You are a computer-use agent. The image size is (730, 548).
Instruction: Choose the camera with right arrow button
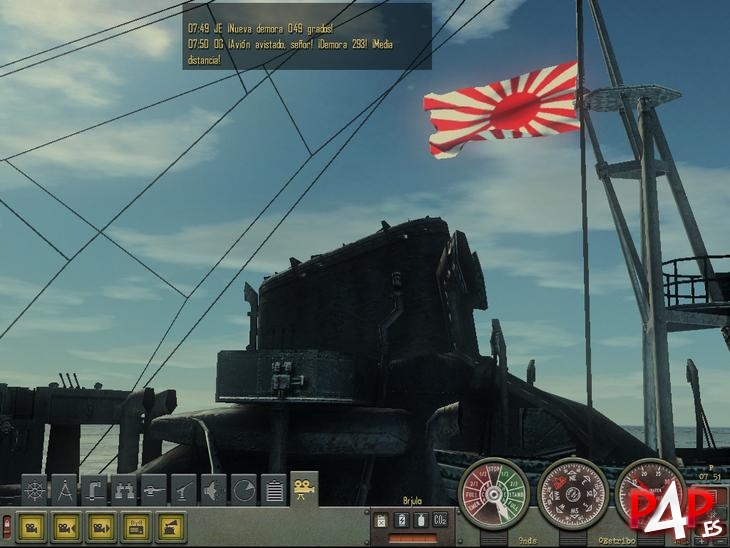[102, 527]
